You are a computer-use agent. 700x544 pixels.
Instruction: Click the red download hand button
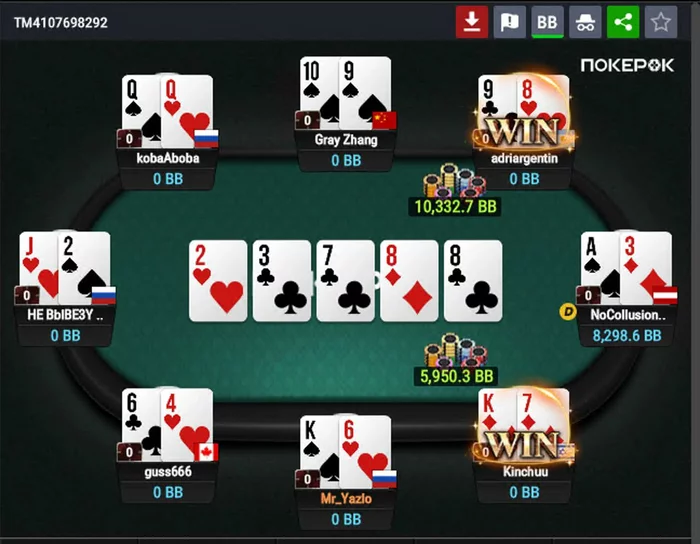click(x=471, y=22)
